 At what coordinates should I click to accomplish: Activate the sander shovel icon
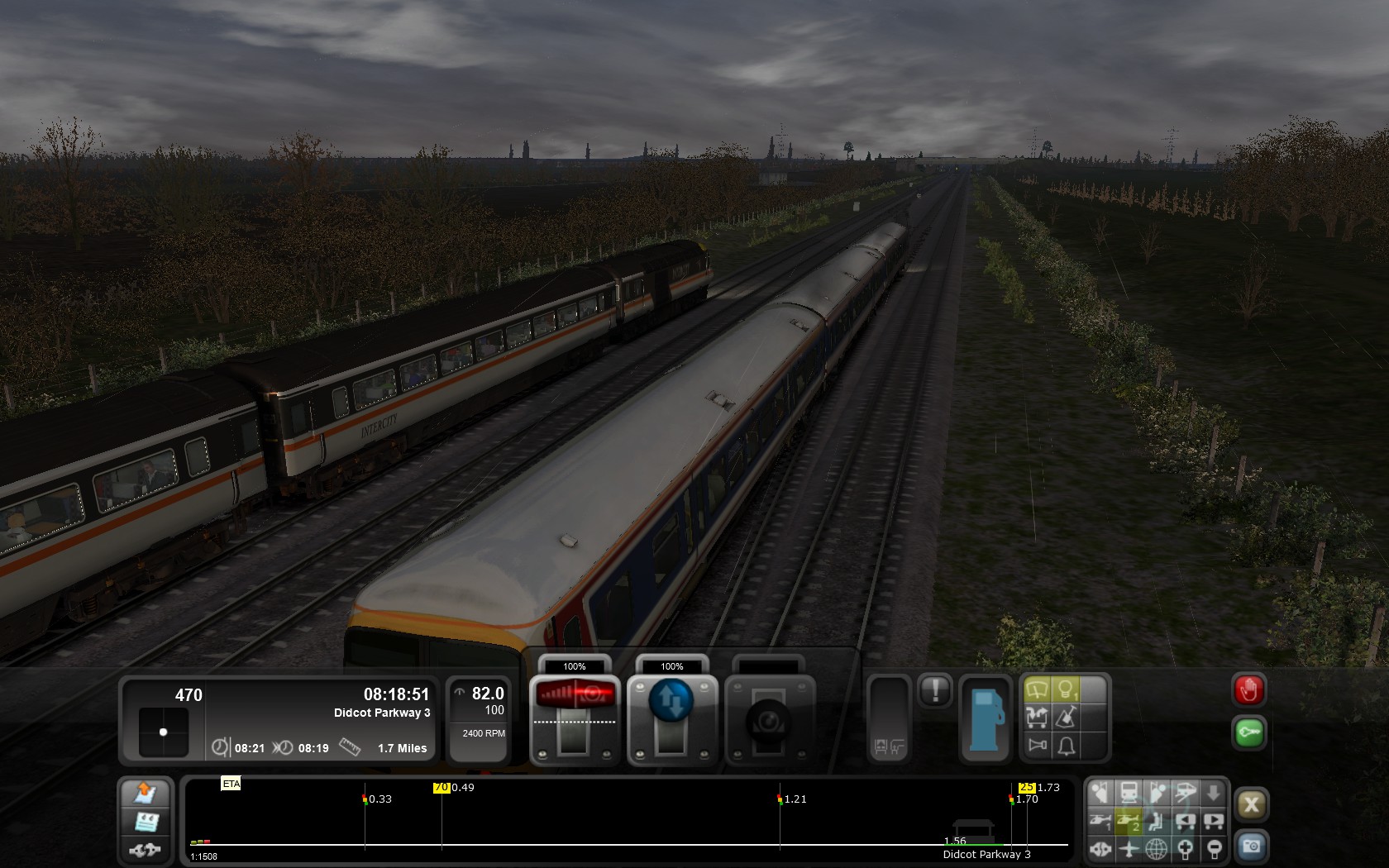(1066, 717)
